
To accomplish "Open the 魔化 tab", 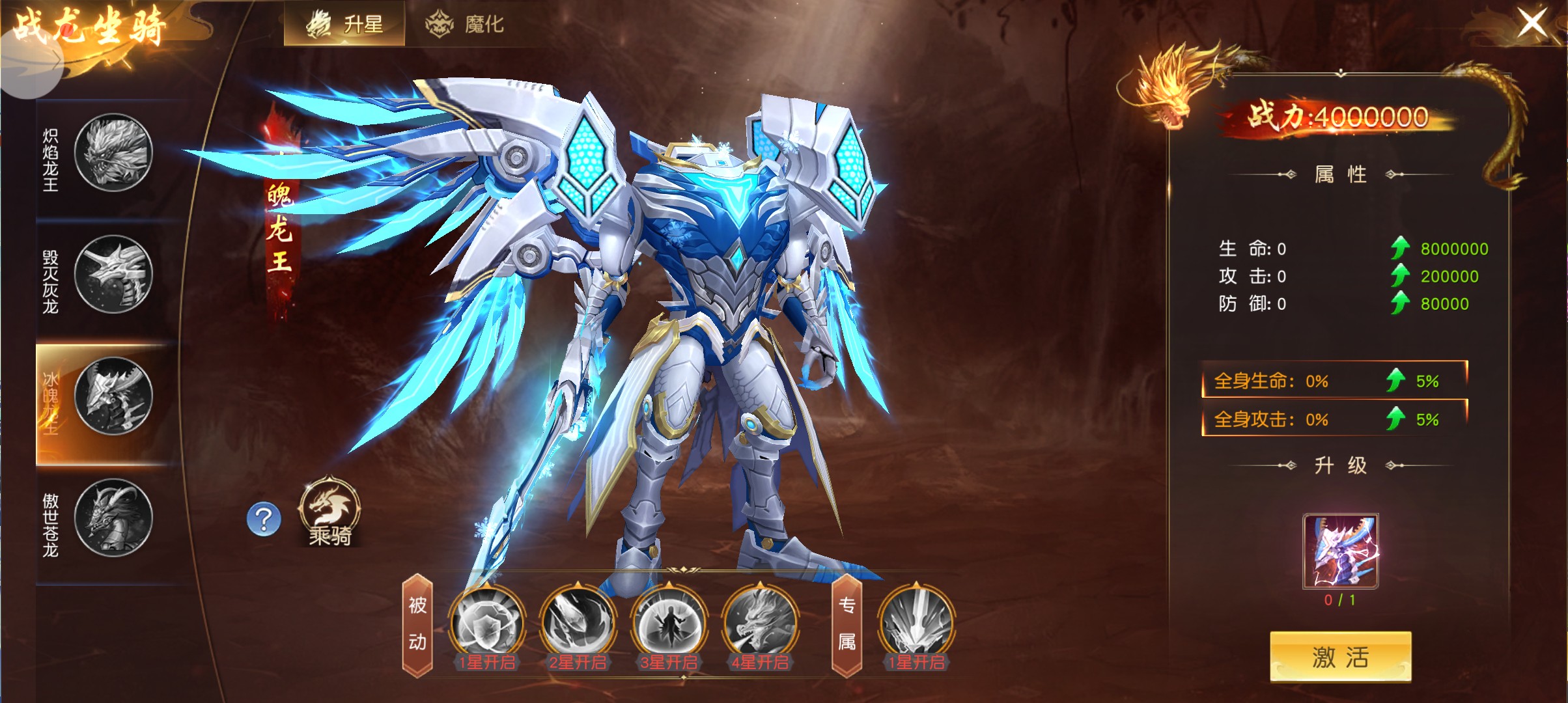I will click(464, 24).
